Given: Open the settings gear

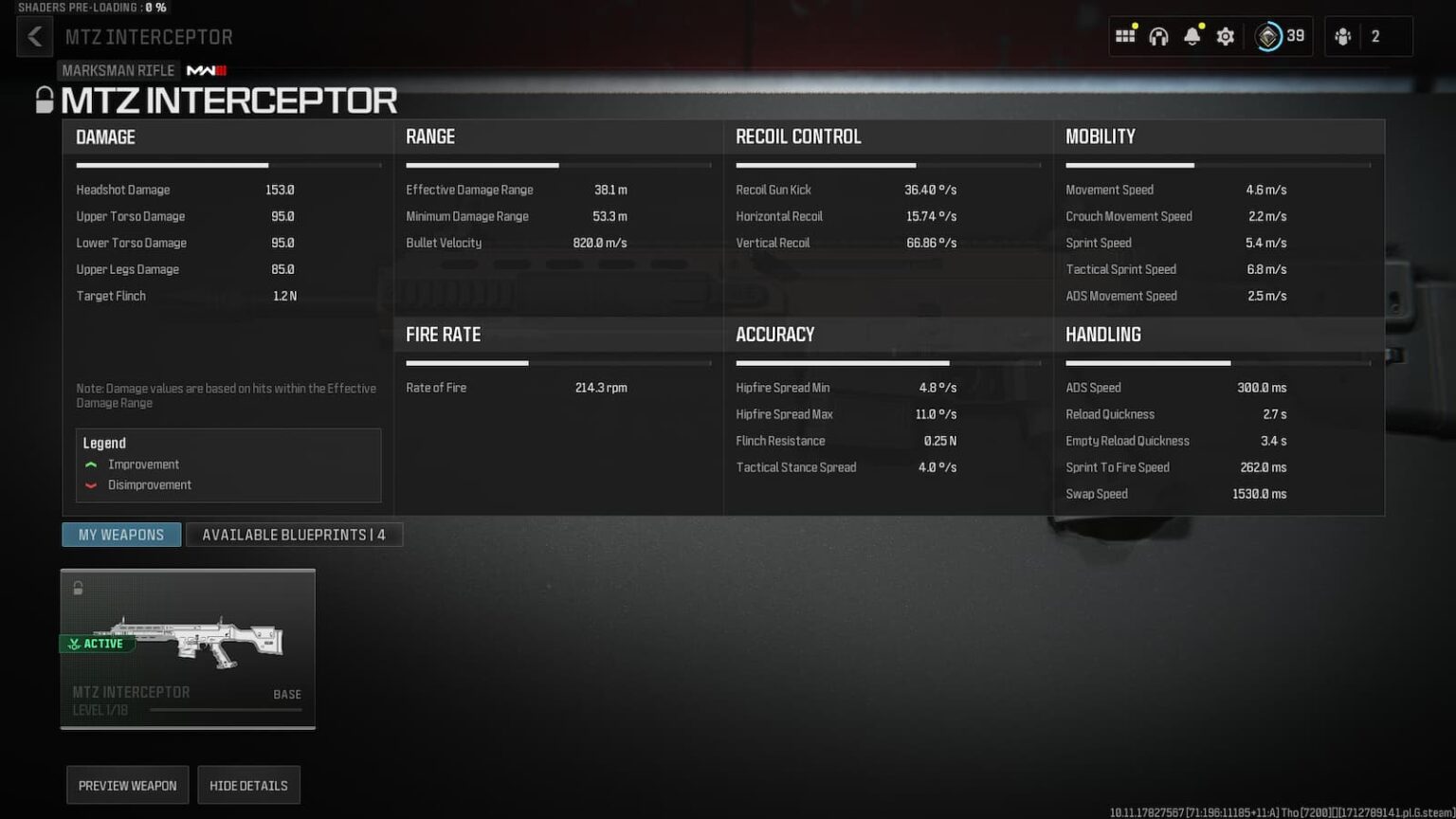Looking at the screenshot, I should [1225, 36].
